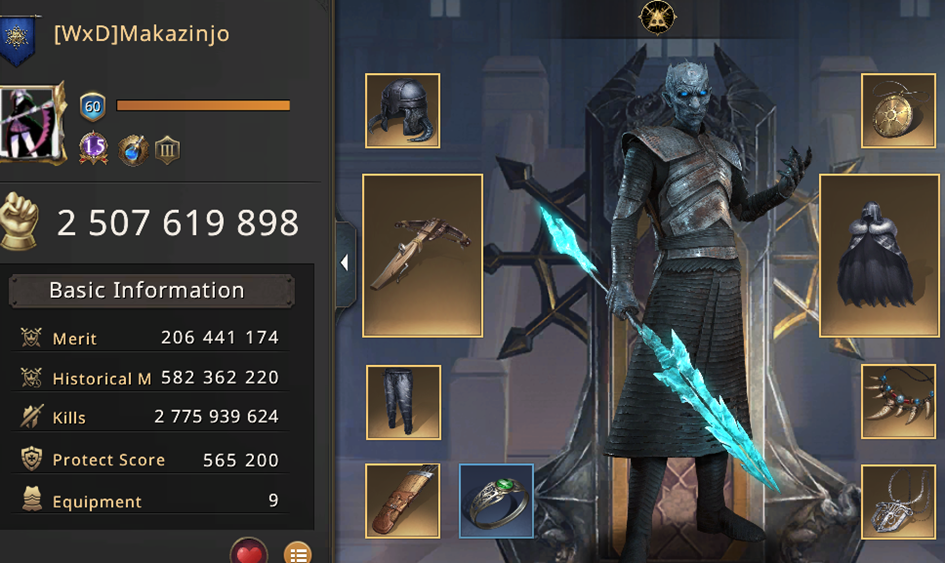Open the silver pendant slot
Screen dimensions: 945x563
click(x=898, y=500)
